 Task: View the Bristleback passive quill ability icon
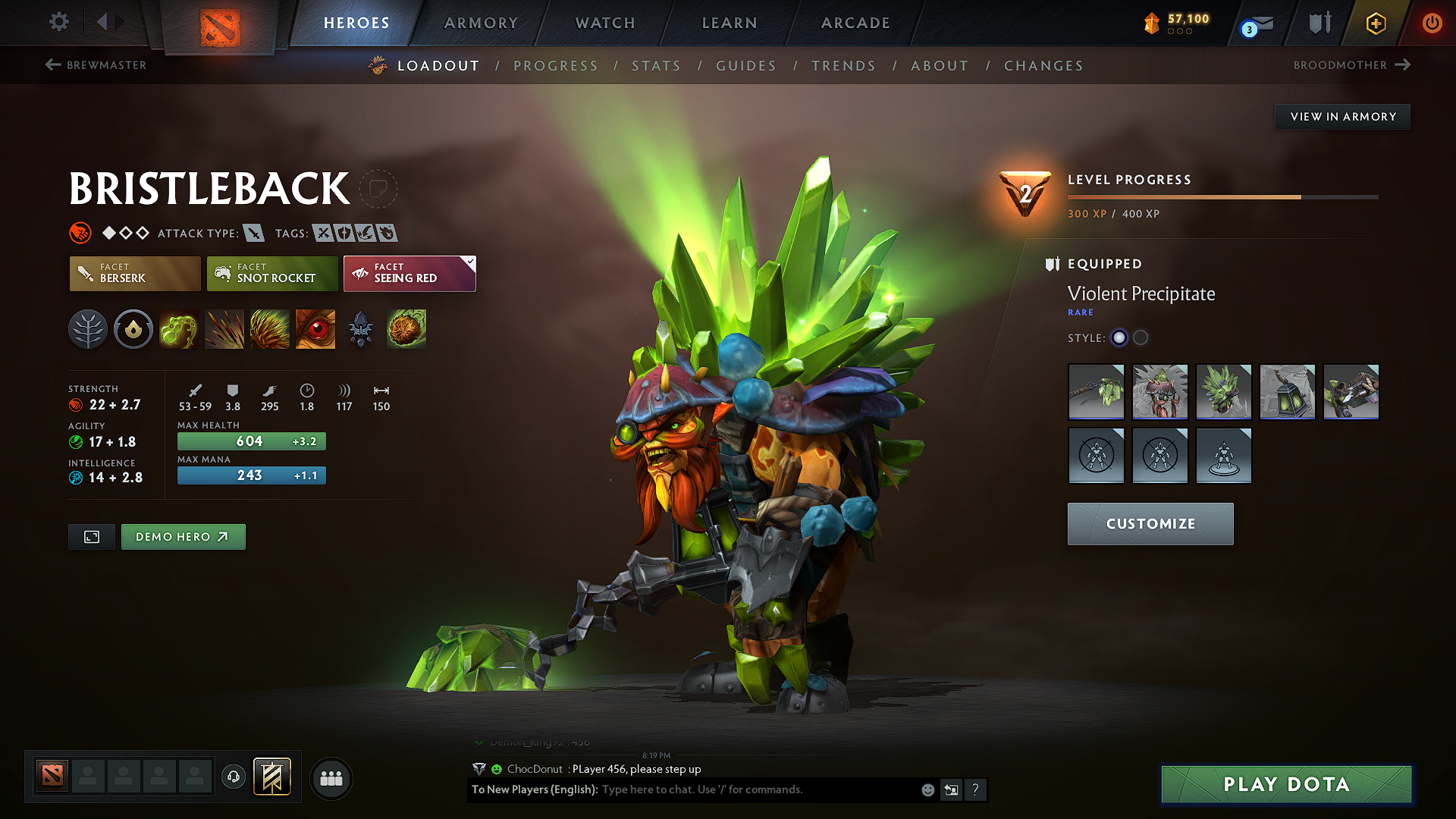click(270, 329)
